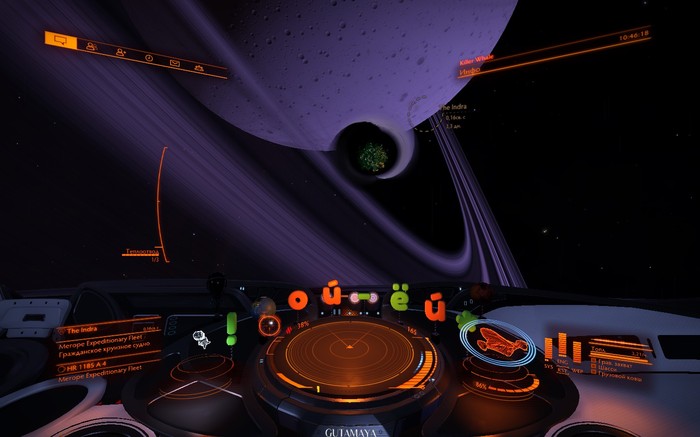Click the SYS power distributor bar
The width and height of the screenshot is (700, 437).
coord(549,351)
